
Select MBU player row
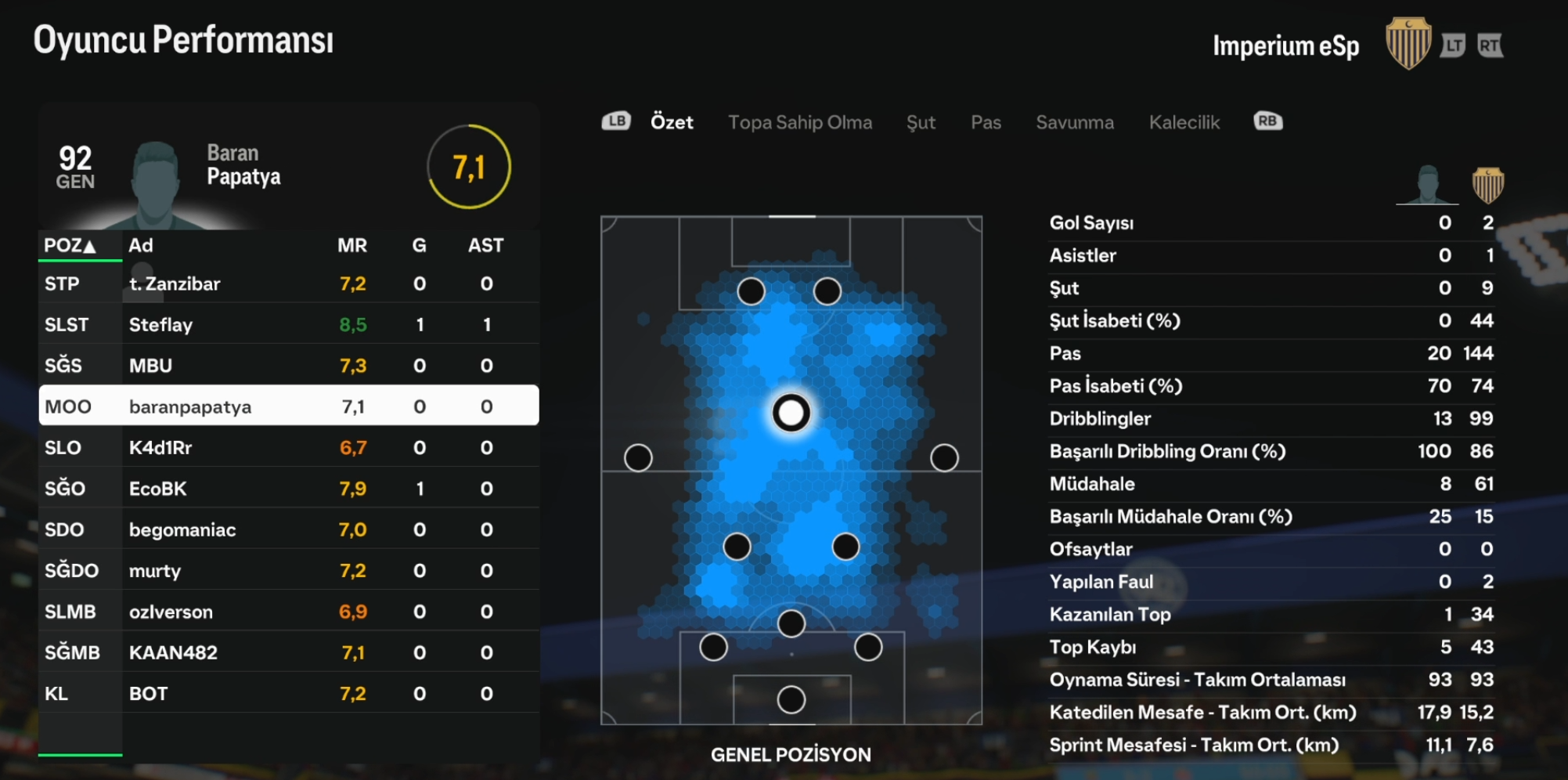[288, 366]
